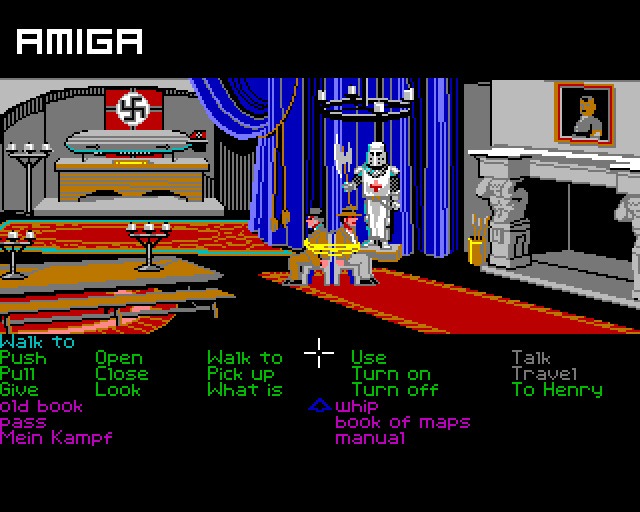Select the Use verb
Image resolution: width=640 pixels, height=512 pixels.
tap(368, 358)
